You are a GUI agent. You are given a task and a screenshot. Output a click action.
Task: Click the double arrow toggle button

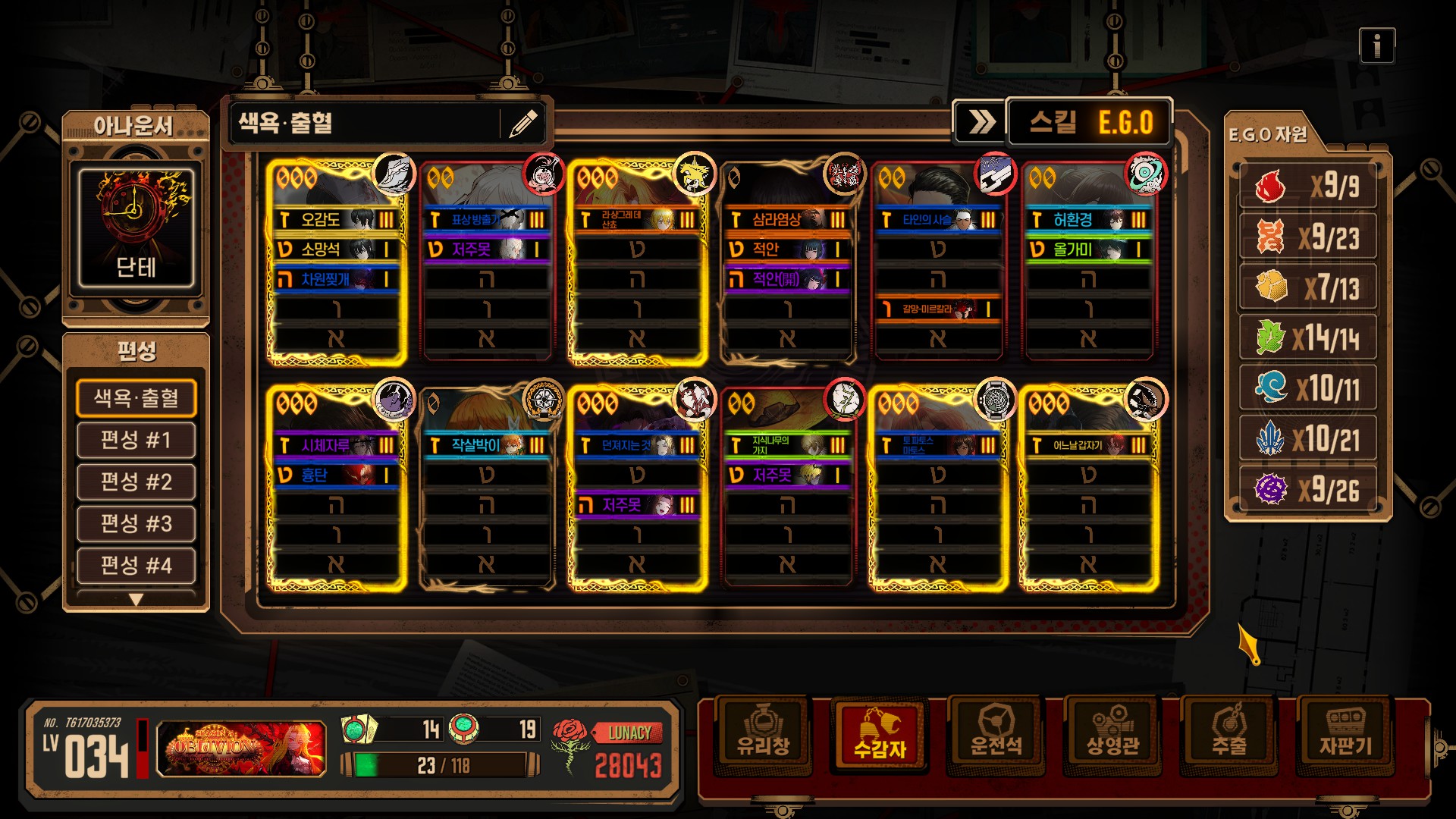[x=981, y=122]
